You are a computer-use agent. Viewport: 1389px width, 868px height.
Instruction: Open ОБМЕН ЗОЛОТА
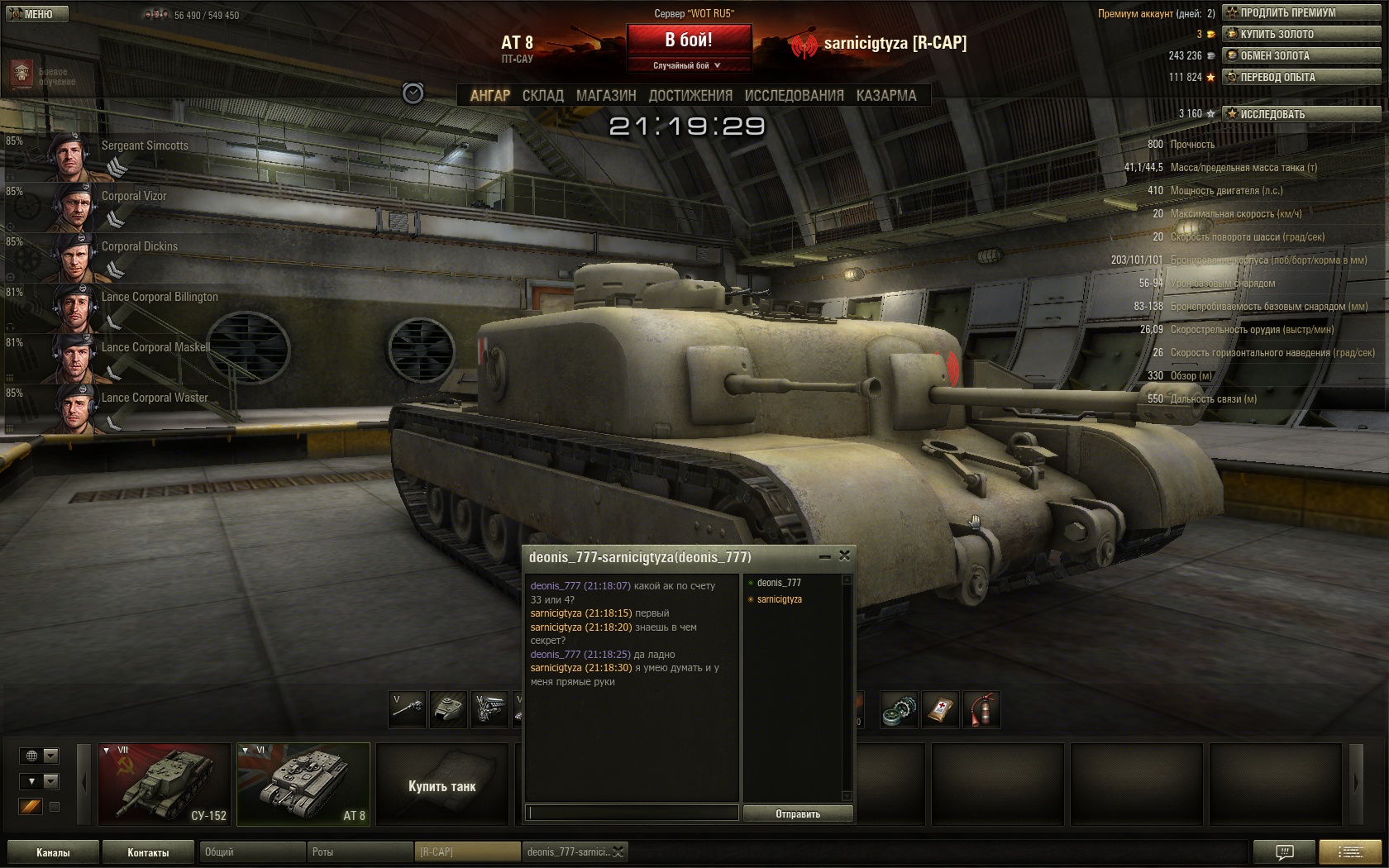[1301, 55]
